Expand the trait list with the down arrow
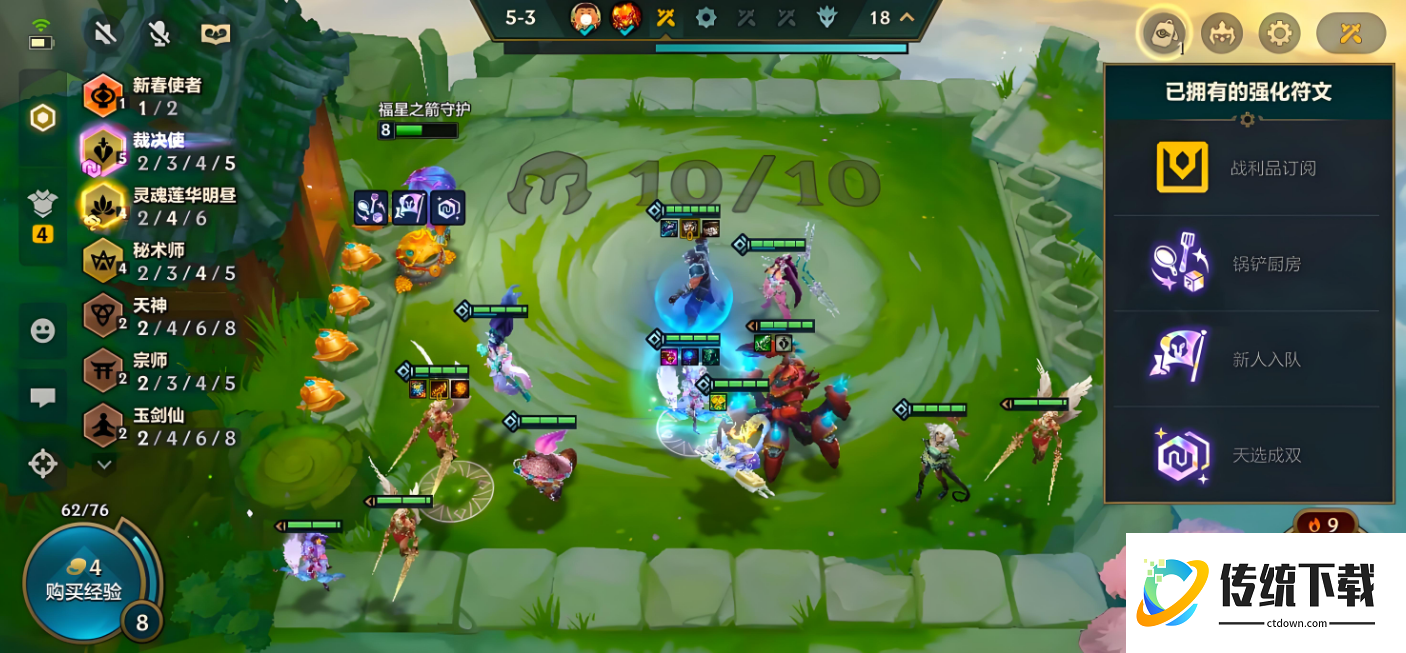 point(104,464)
